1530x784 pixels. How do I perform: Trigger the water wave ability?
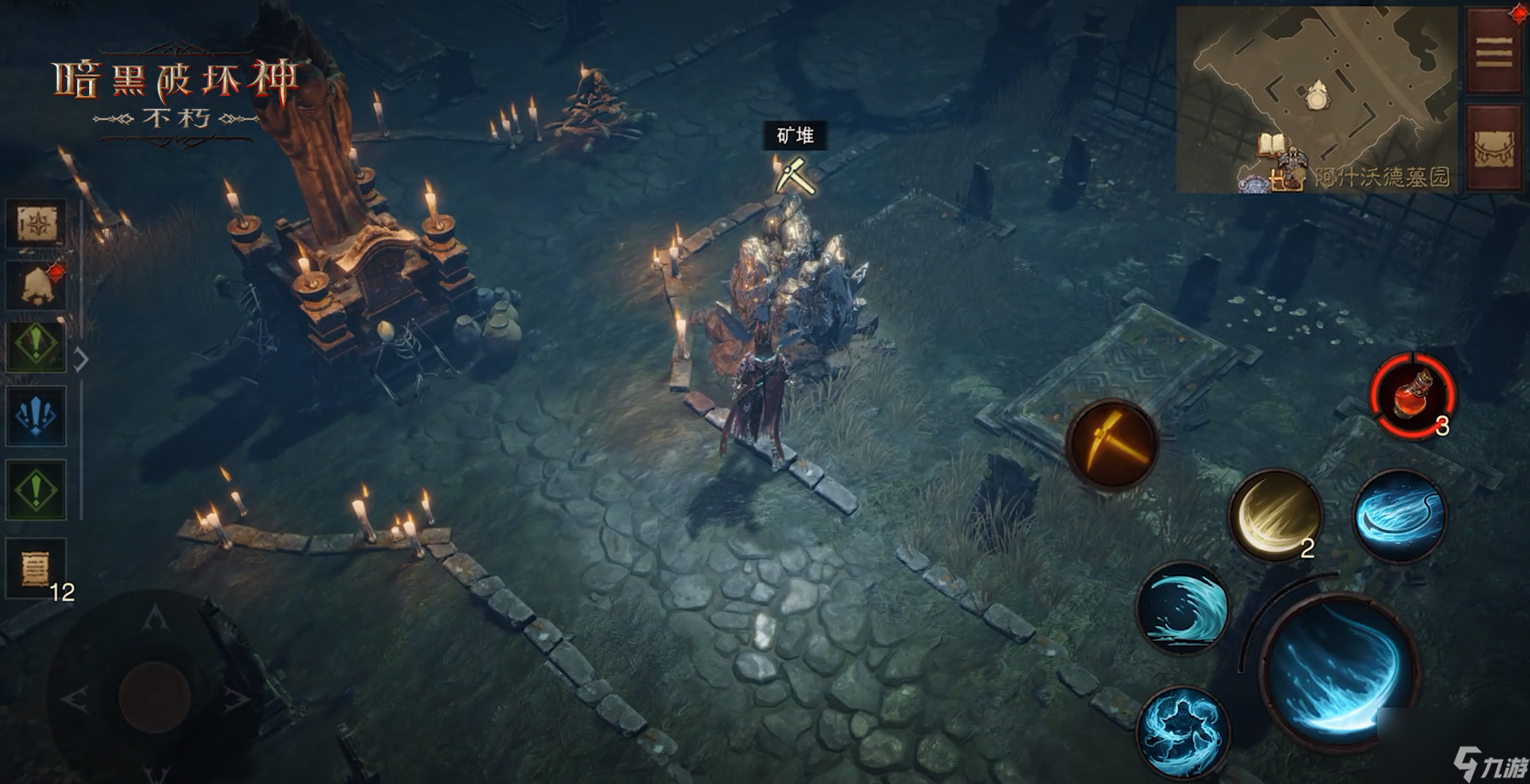coord(1182,607)
